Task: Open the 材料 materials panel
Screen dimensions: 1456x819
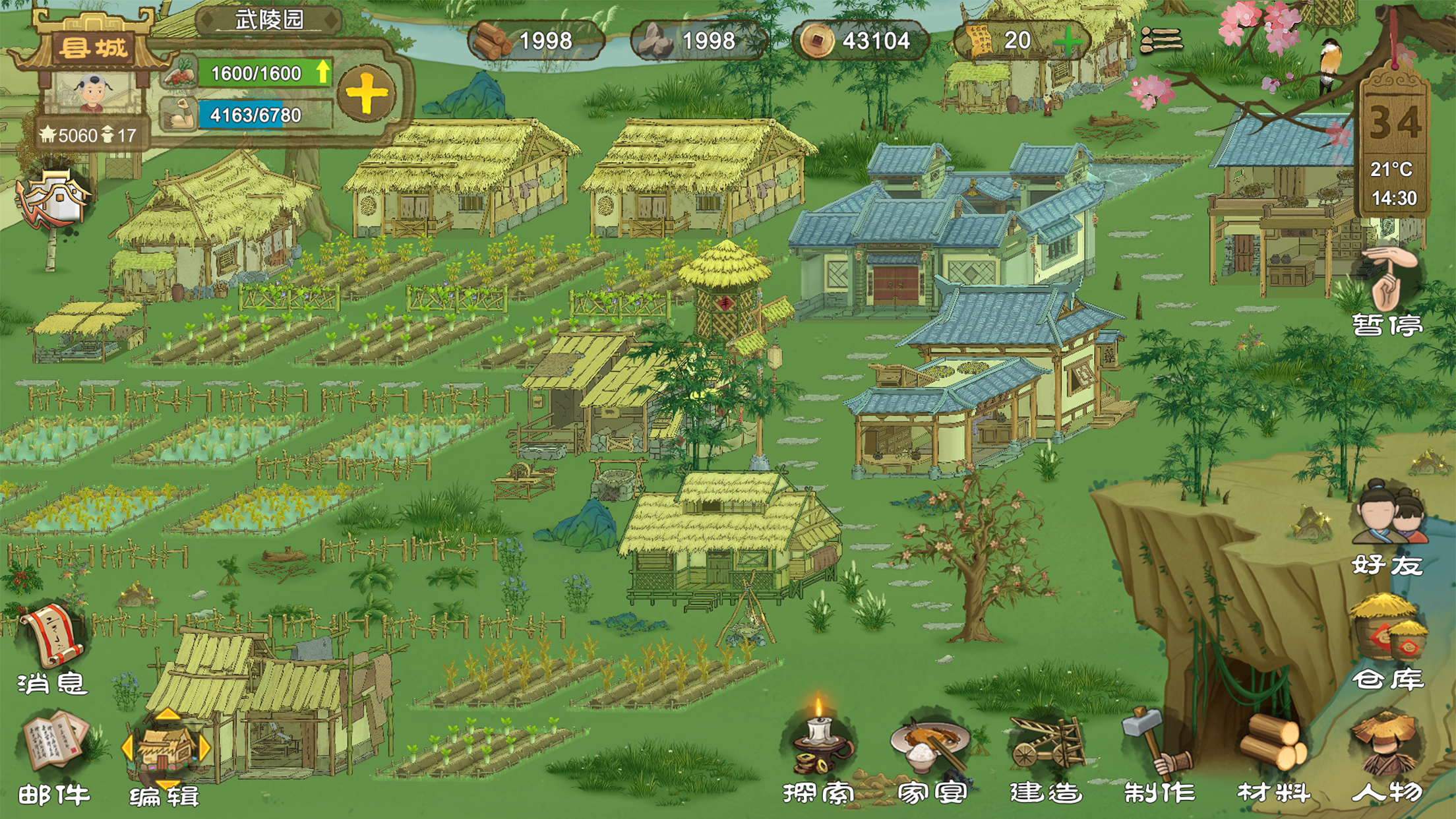Action: coord(1273,752)
